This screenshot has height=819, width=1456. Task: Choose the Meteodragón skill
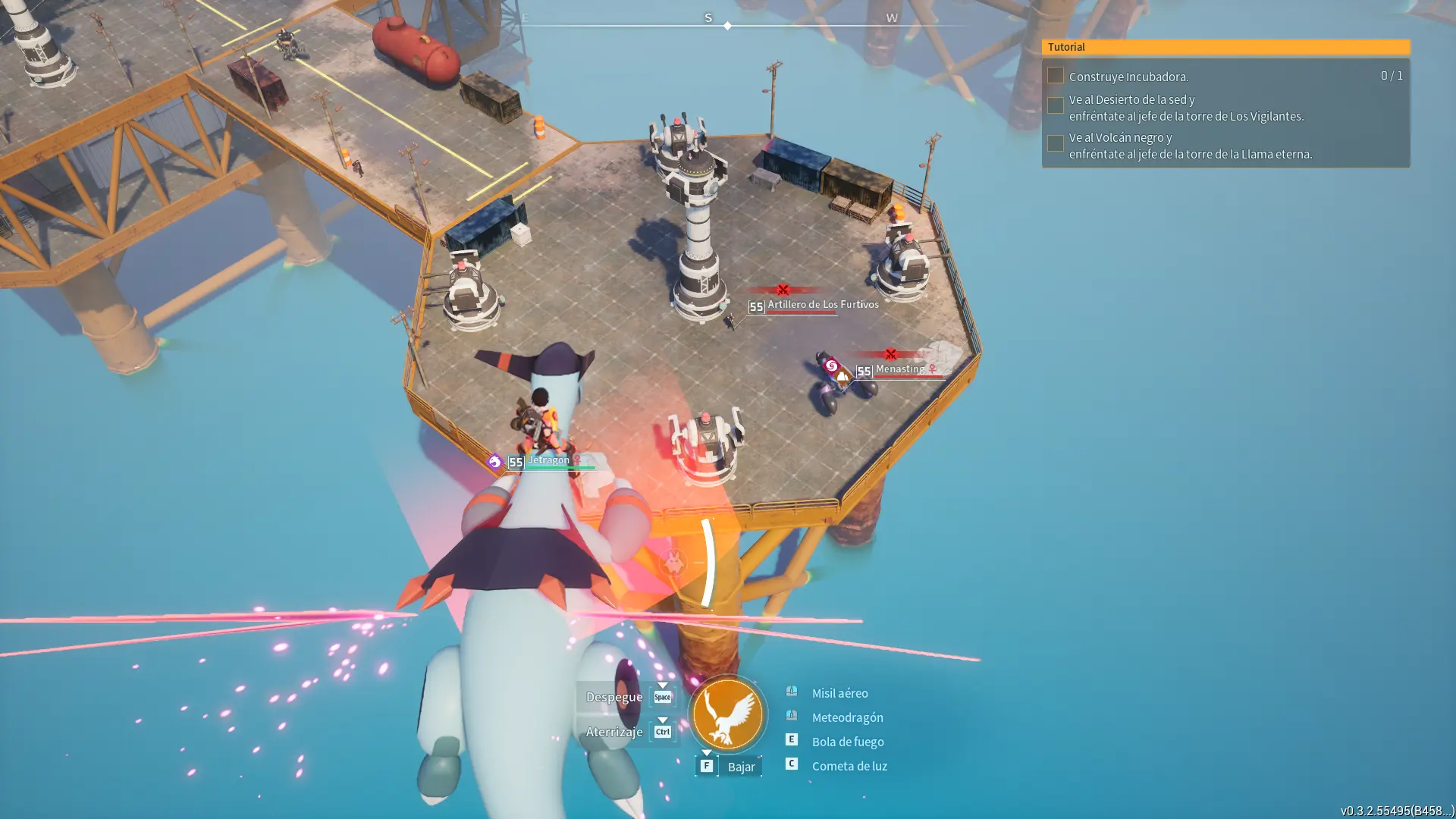[x=847, y=717]
